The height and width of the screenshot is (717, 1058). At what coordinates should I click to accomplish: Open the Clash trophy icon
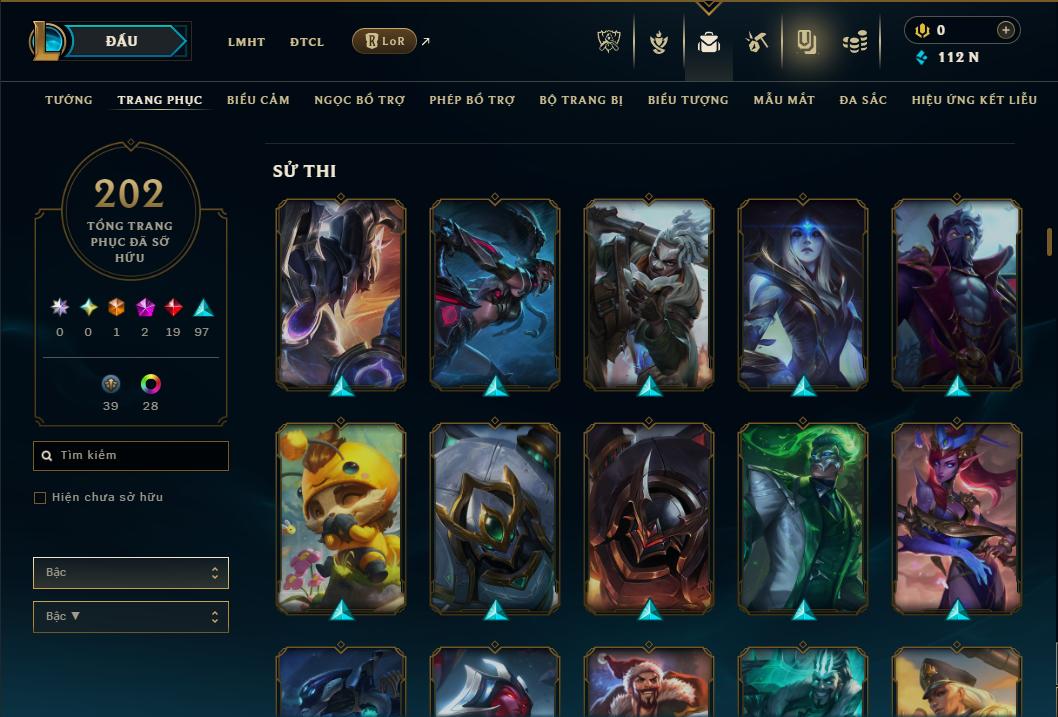[x=609, y=42]
